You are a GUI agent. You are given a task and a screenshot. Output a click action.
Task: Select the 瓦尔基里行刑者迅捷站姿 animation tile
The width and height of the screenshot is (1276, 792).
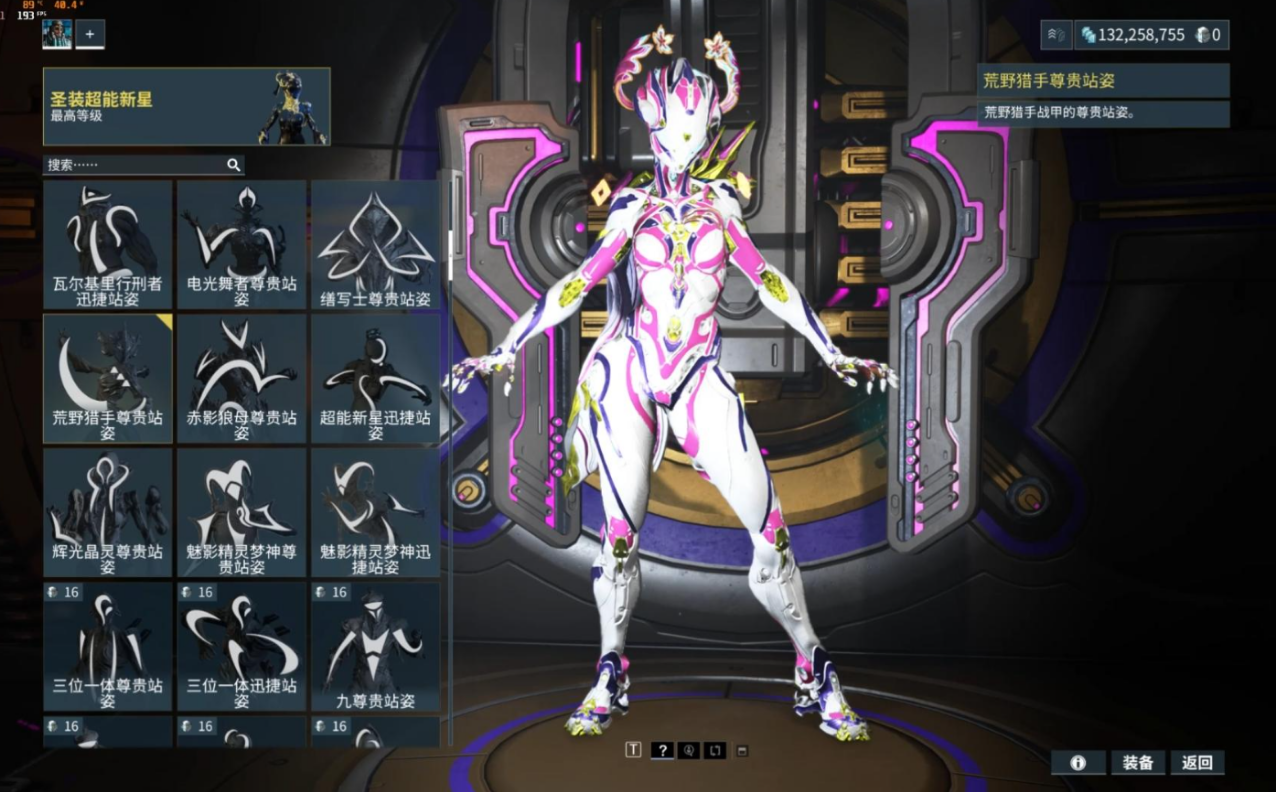[x=107, y=244]
